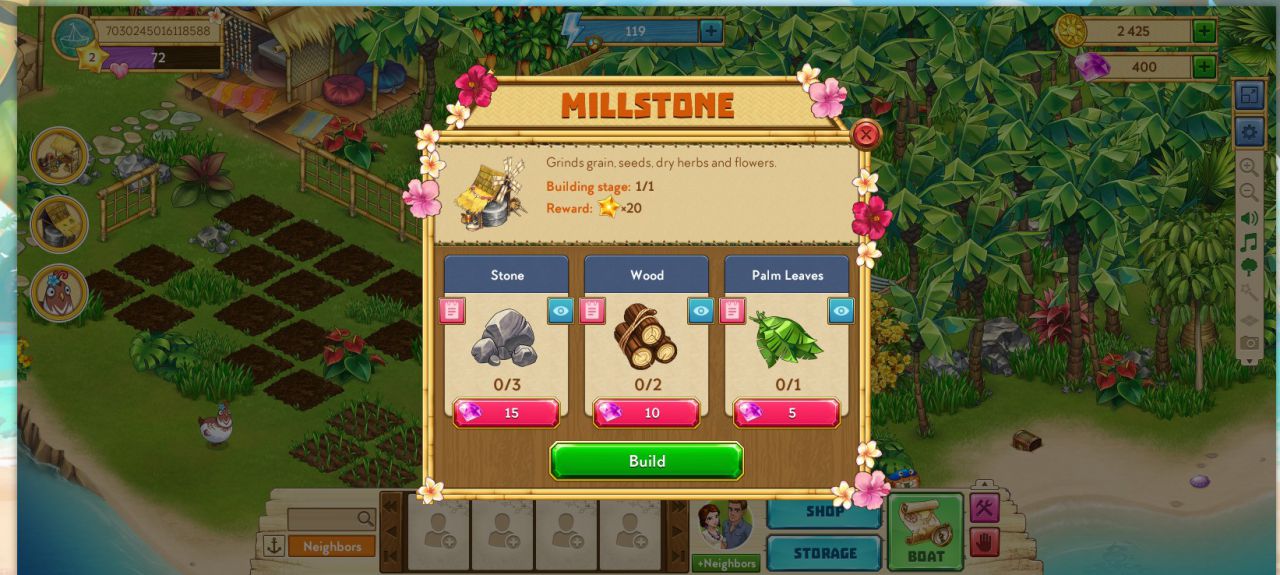The width and height of the screenshot is (1280, 575).
Task: Click the +Neighbors button
Action: point(725,563)
